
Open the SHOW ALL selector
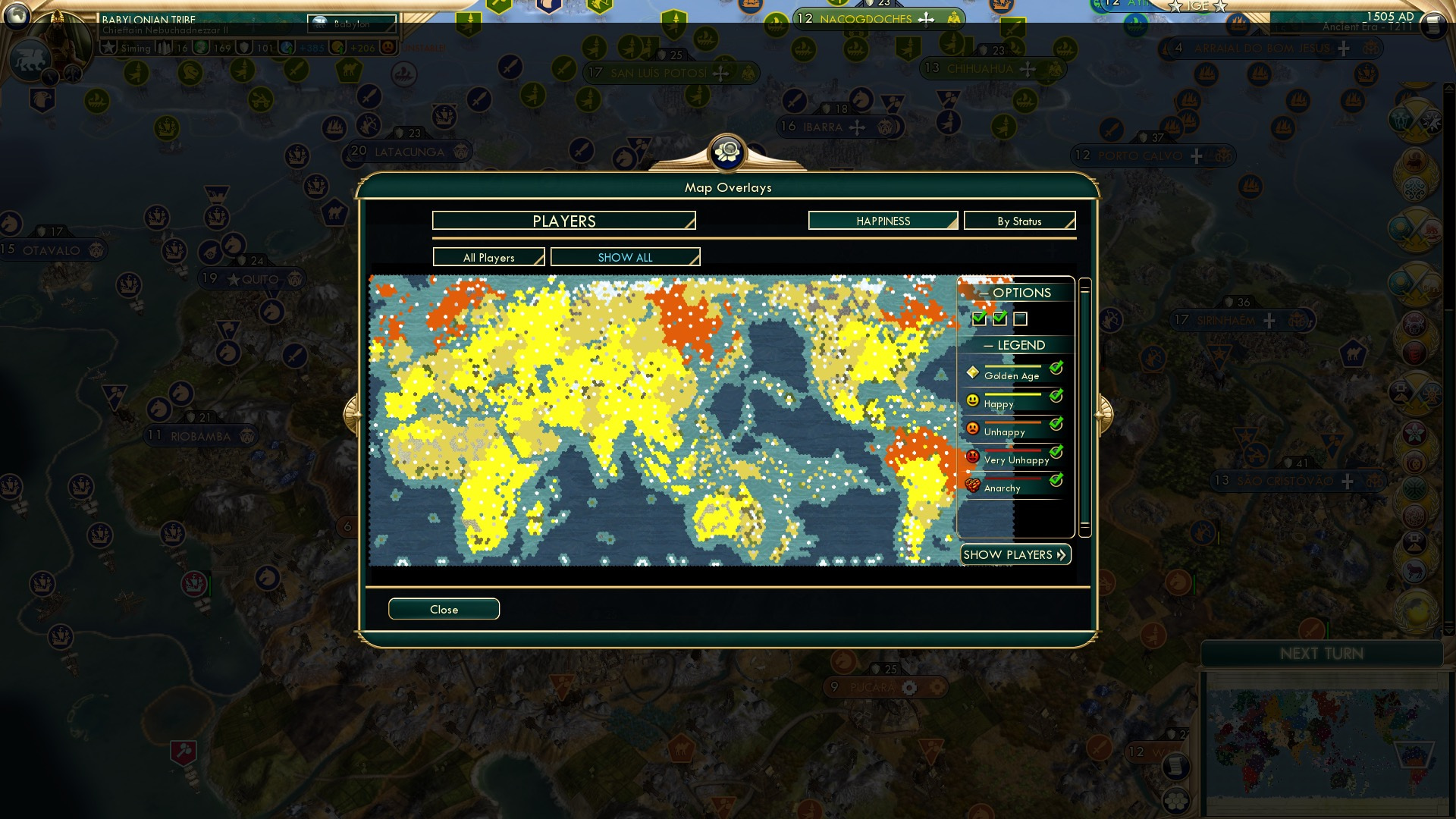tap(625, 257)
